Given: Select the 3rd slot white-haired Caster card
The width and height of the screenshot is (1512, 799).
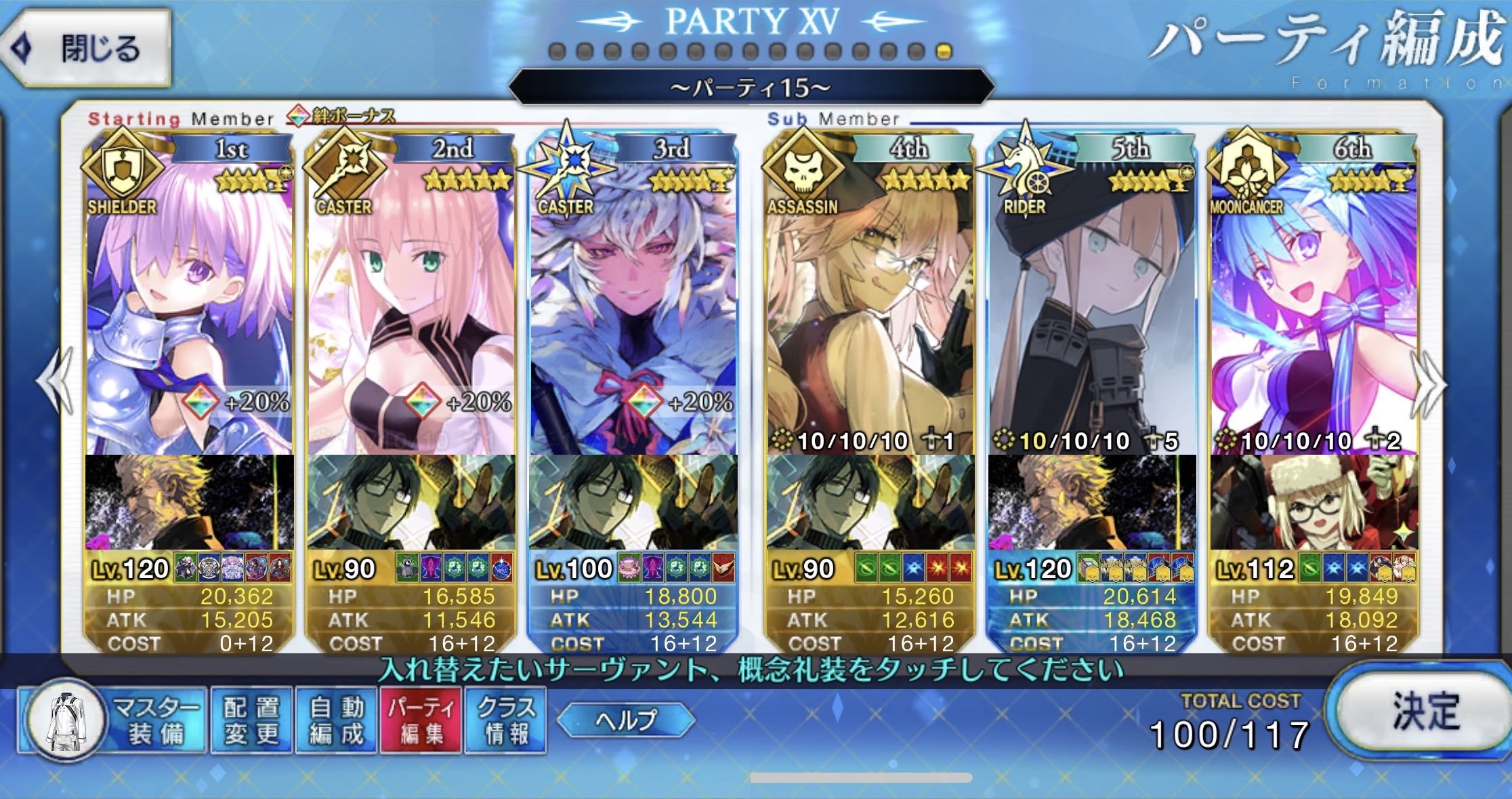Looking at the screenshot, I should pos(633,305).
